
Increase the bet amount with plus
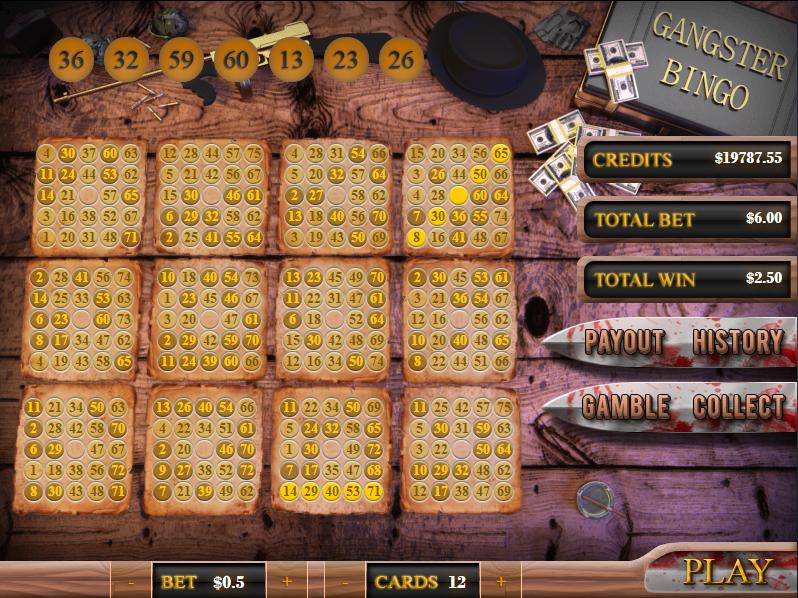coord(287,581)
